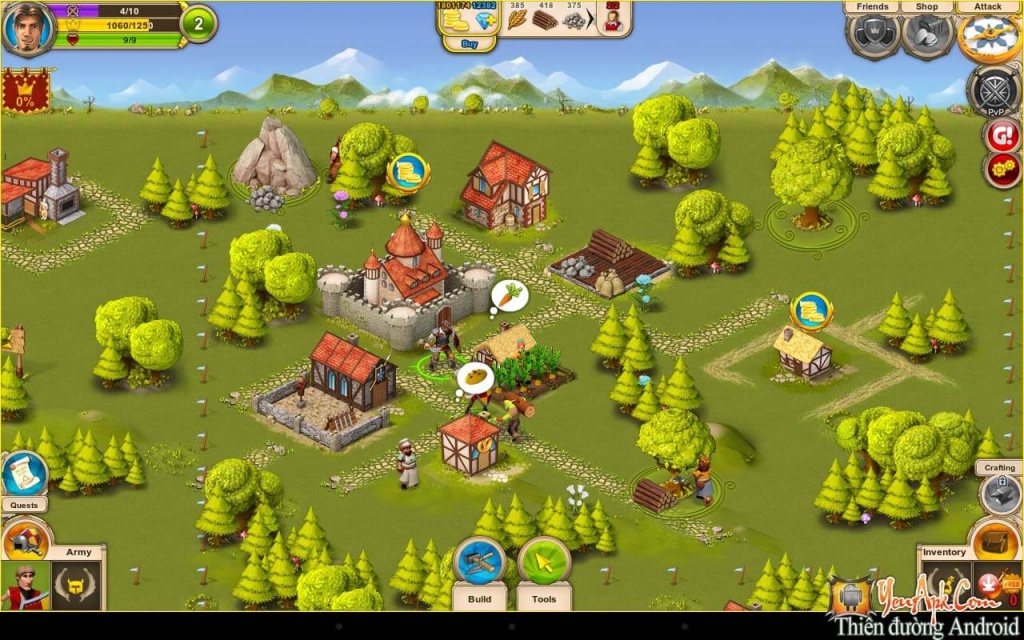Click the hero portrait avatar

(x=27, y=27)
